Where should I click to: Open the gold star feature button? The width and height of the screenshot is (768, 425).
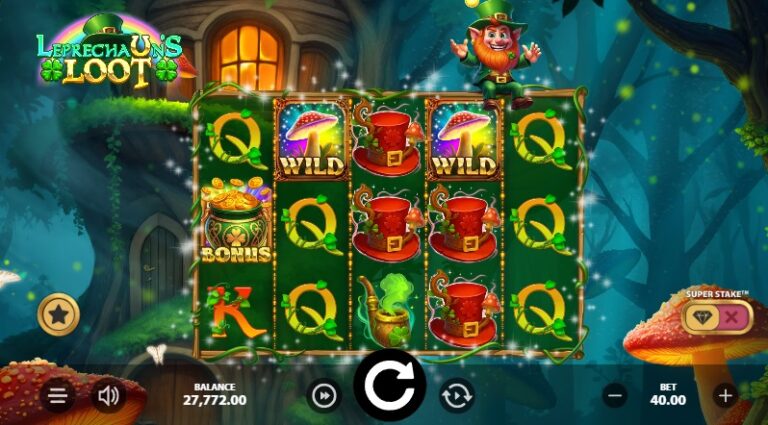click(x=58, y=316)
